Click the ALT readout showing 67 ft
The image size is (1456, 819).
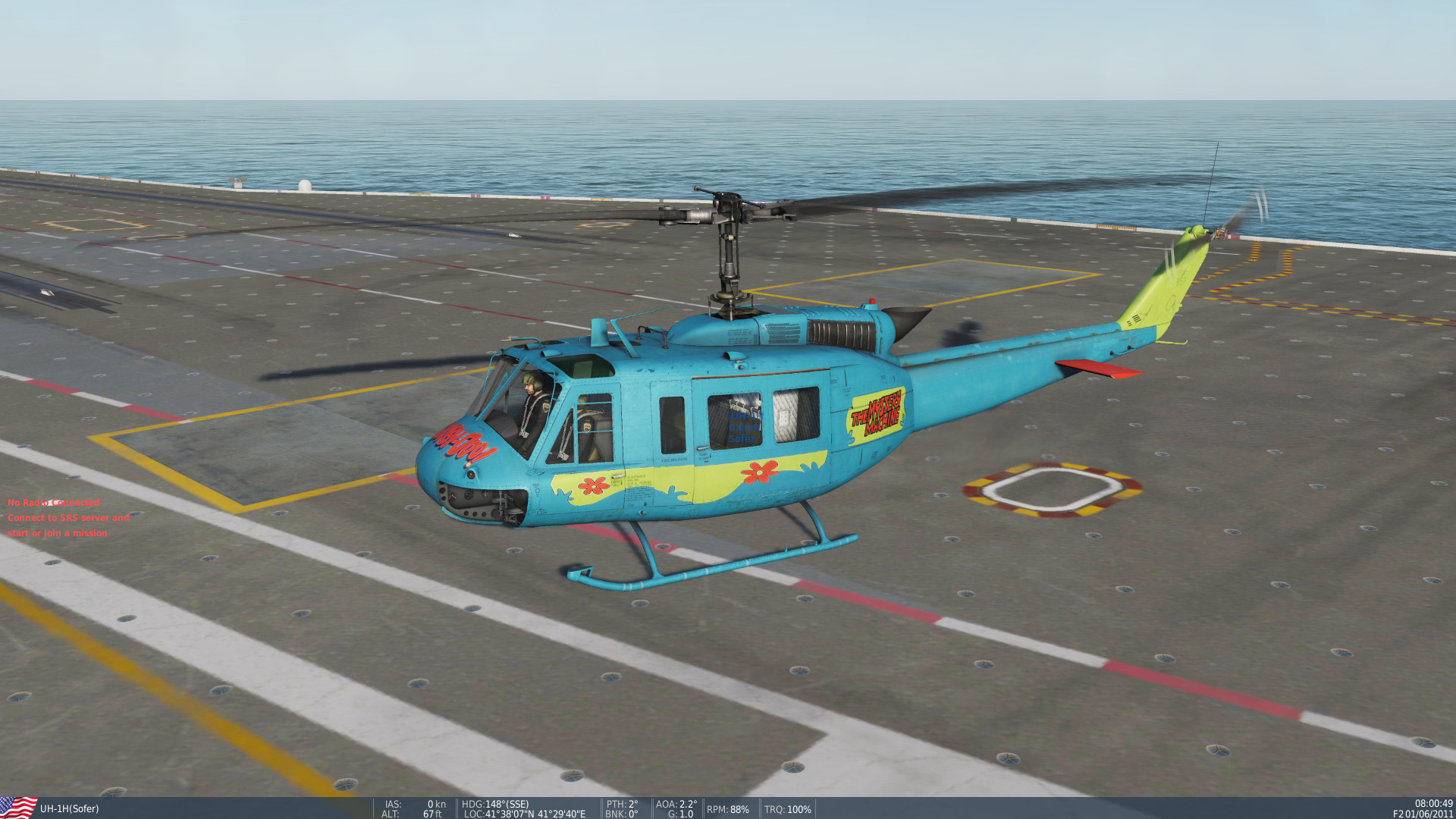[x=413, y=814]
